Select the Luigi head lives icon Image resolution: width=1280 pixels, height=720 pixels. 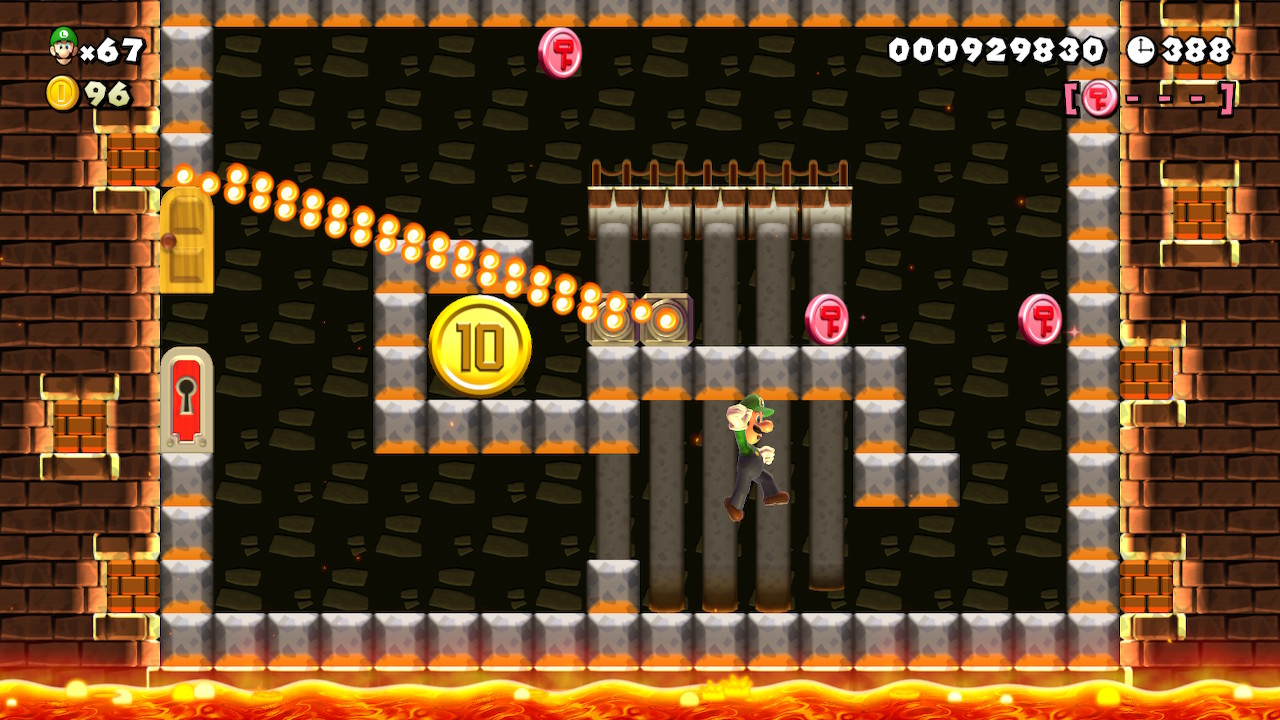[63, 46]
